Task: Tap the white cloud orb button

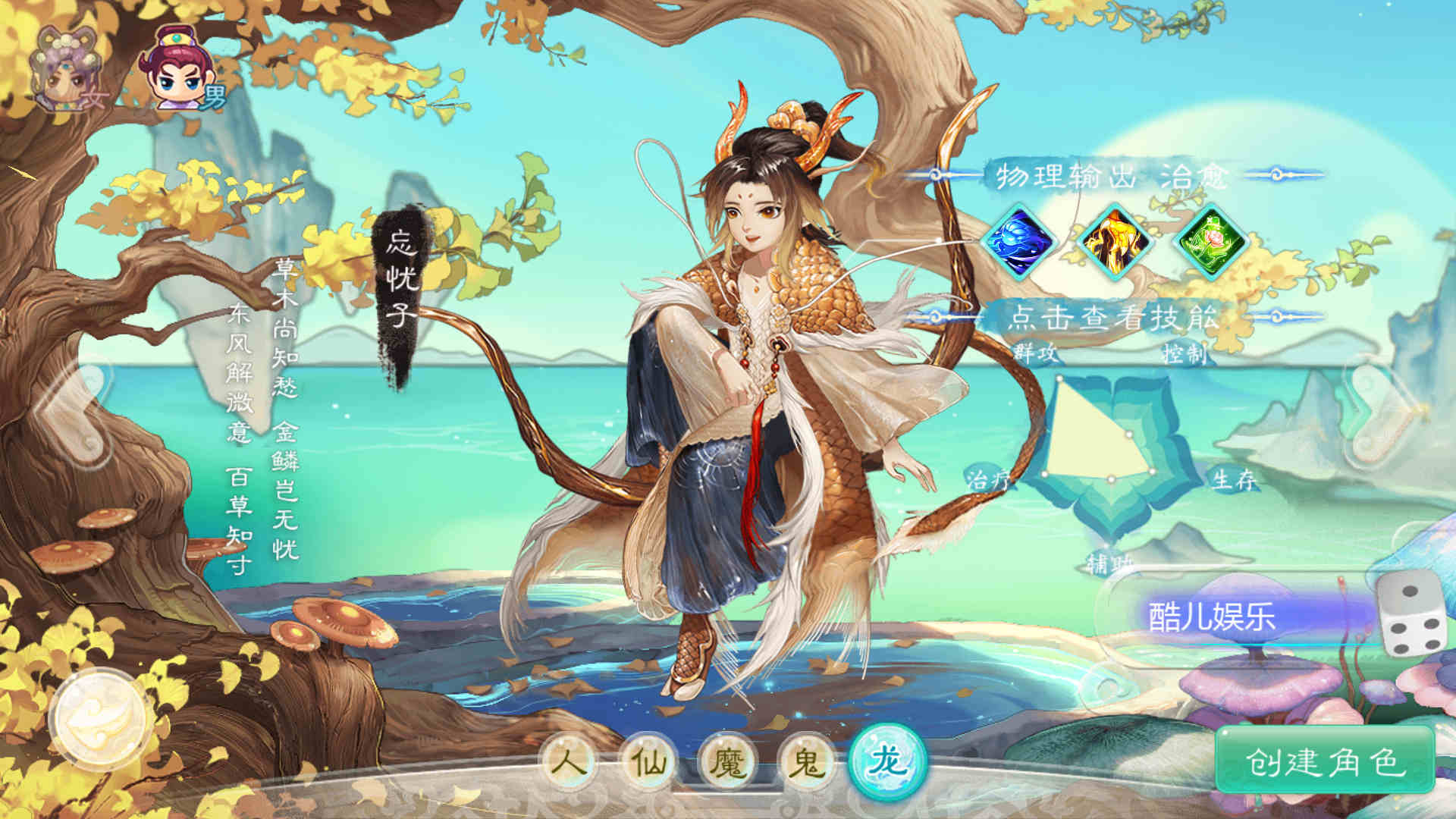Action: [x=99, y=720]
